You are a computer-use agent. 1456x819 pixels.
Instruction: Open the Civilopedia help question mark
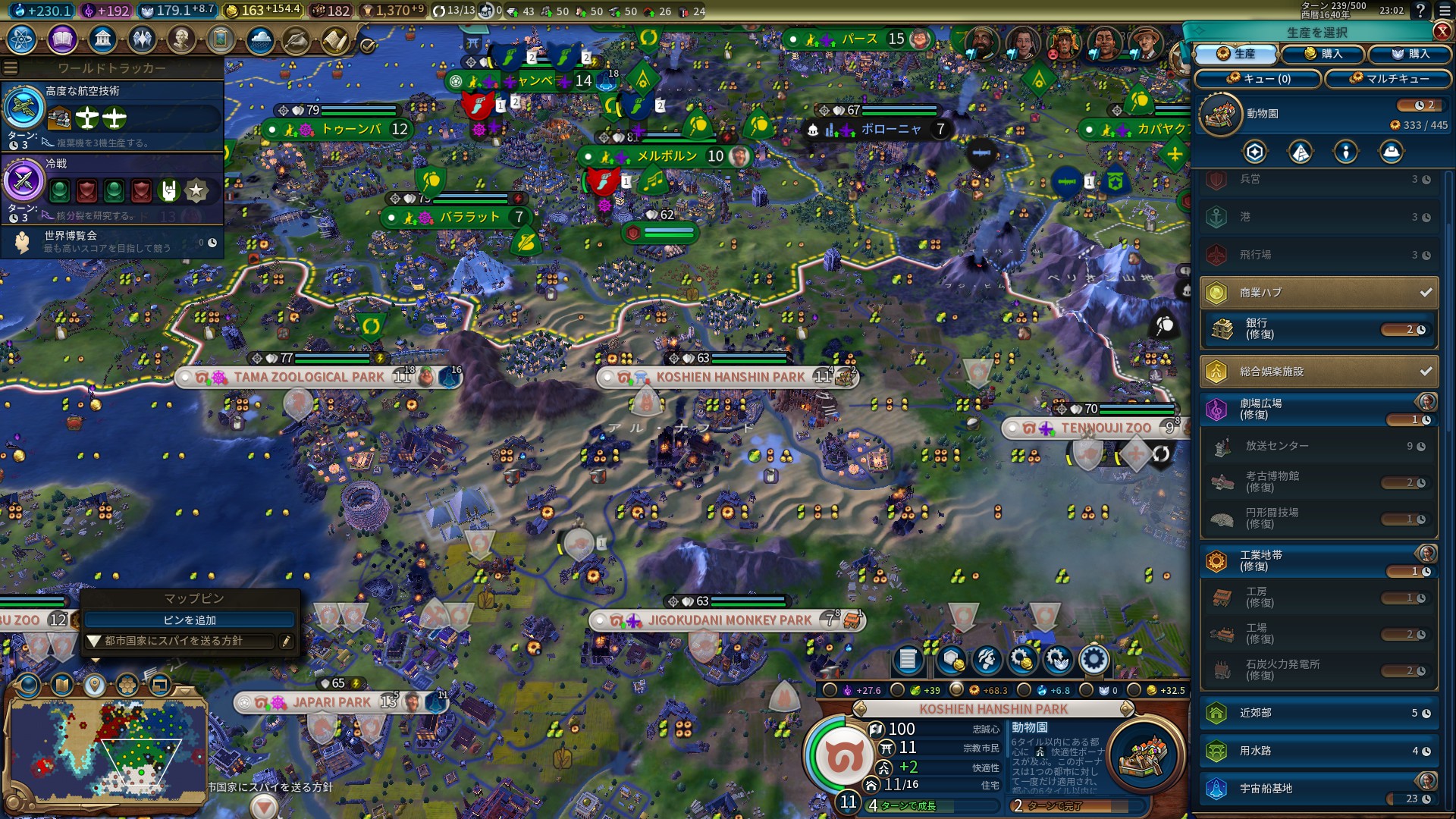point(1420,11)
